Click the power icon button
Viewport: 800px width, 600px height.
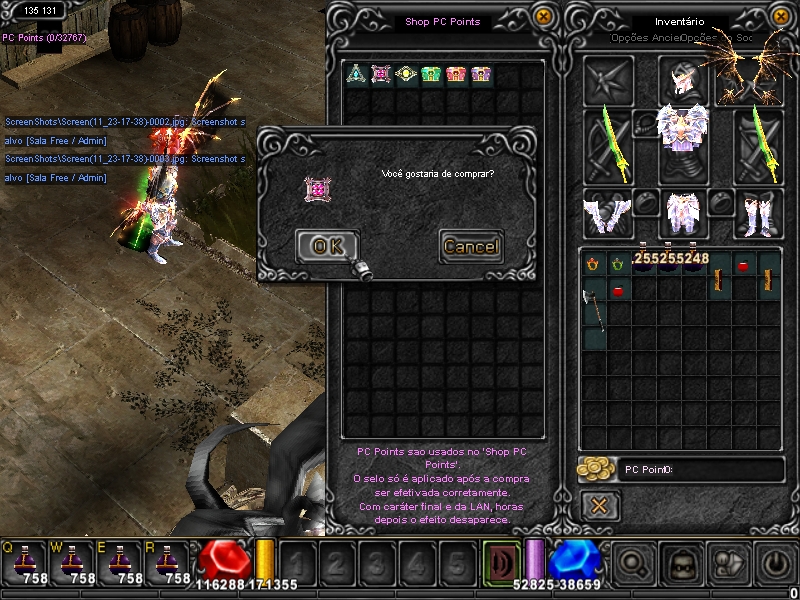775,564
